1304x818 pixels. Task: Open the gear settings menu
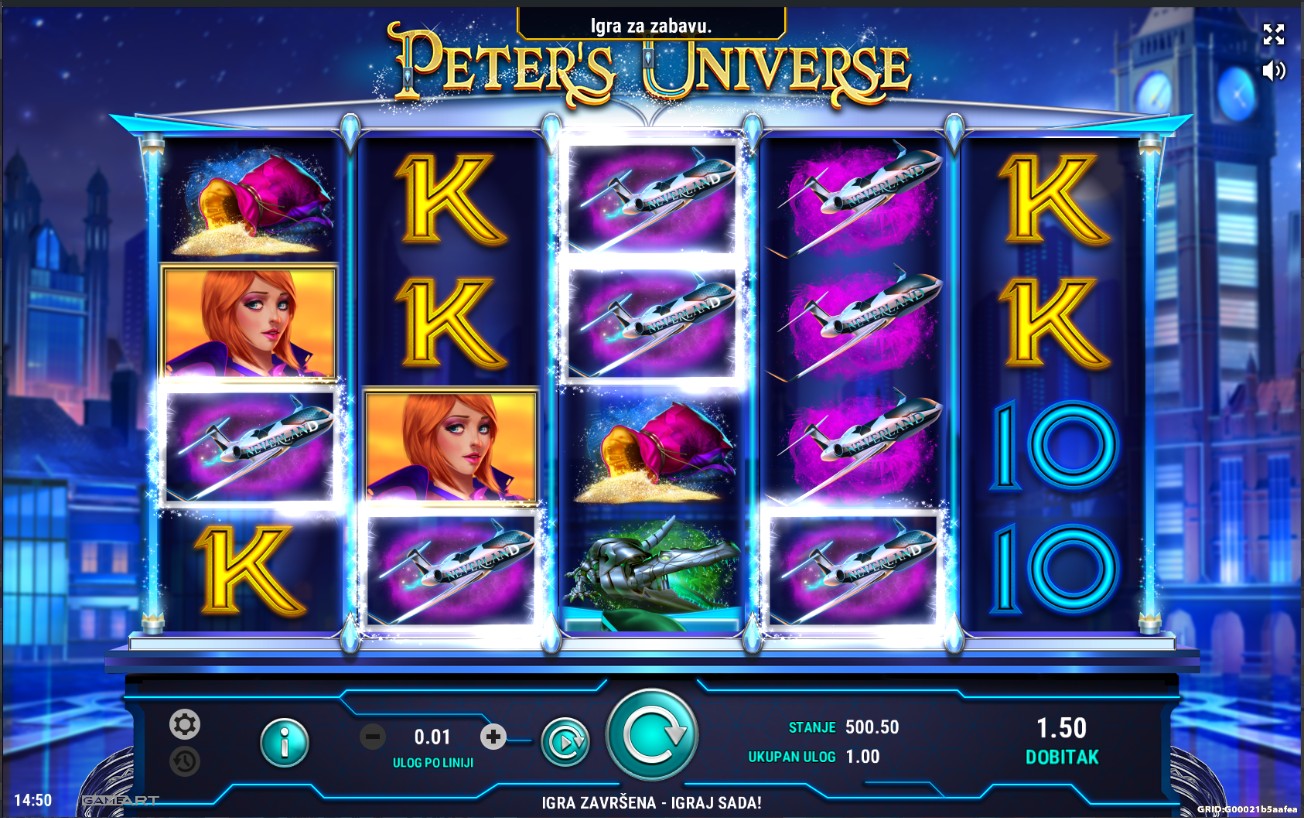pos(184,724)
